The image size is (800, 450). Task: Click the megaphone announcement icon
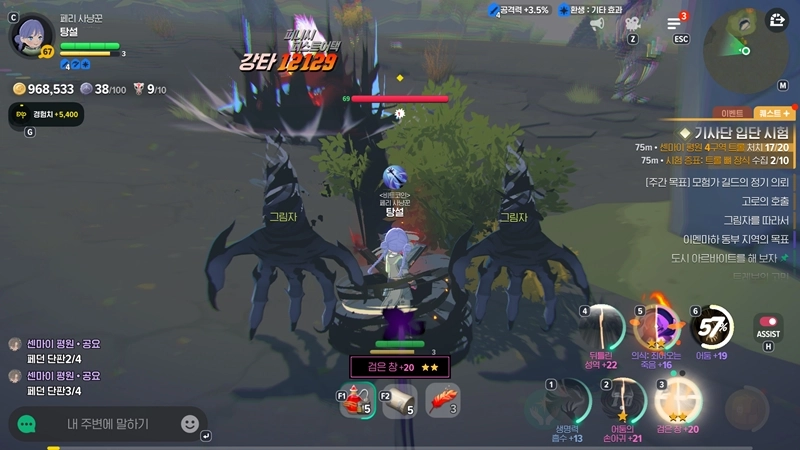point(598,23)
